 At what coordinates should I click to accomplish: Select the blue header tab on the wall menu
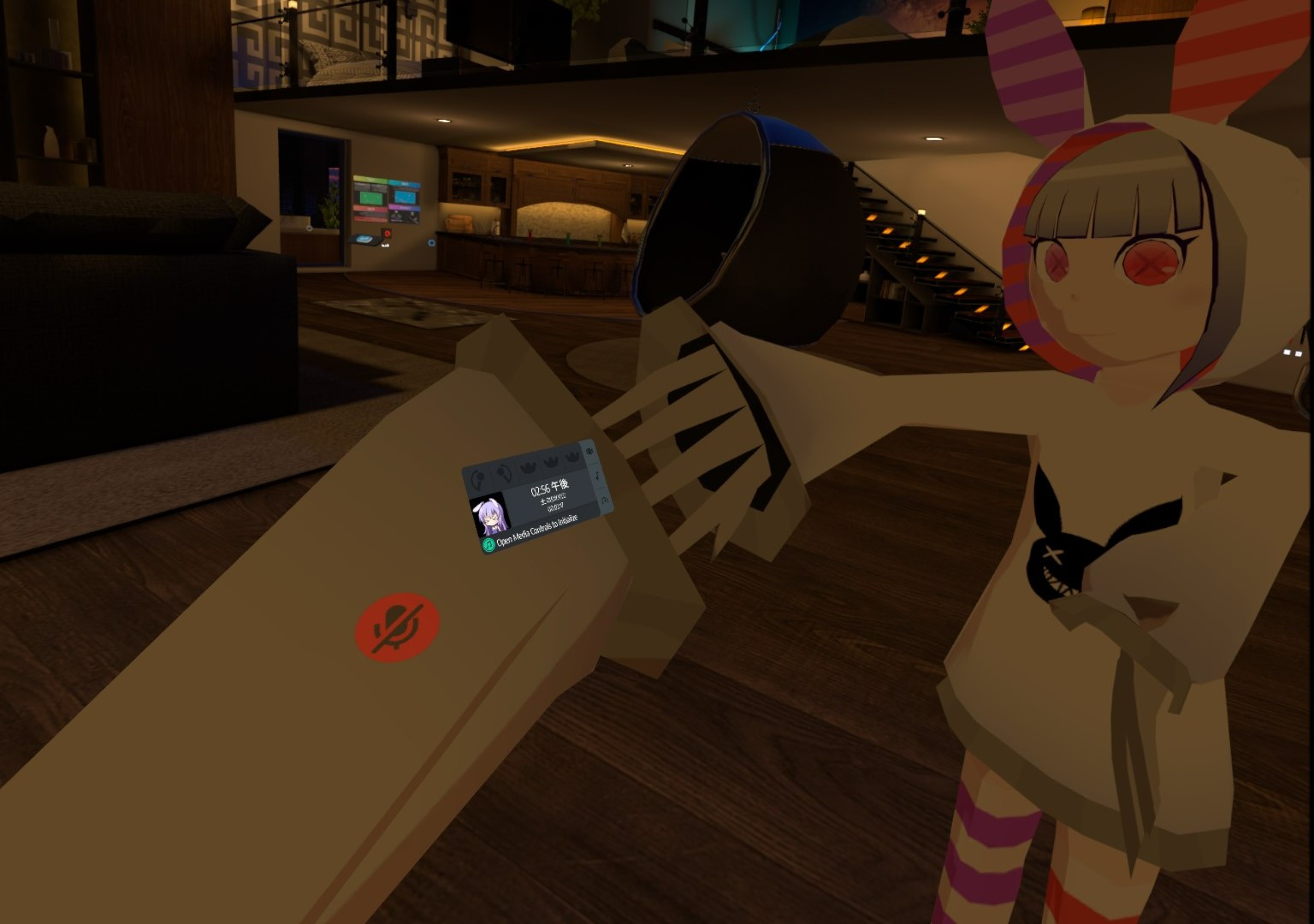405,184
